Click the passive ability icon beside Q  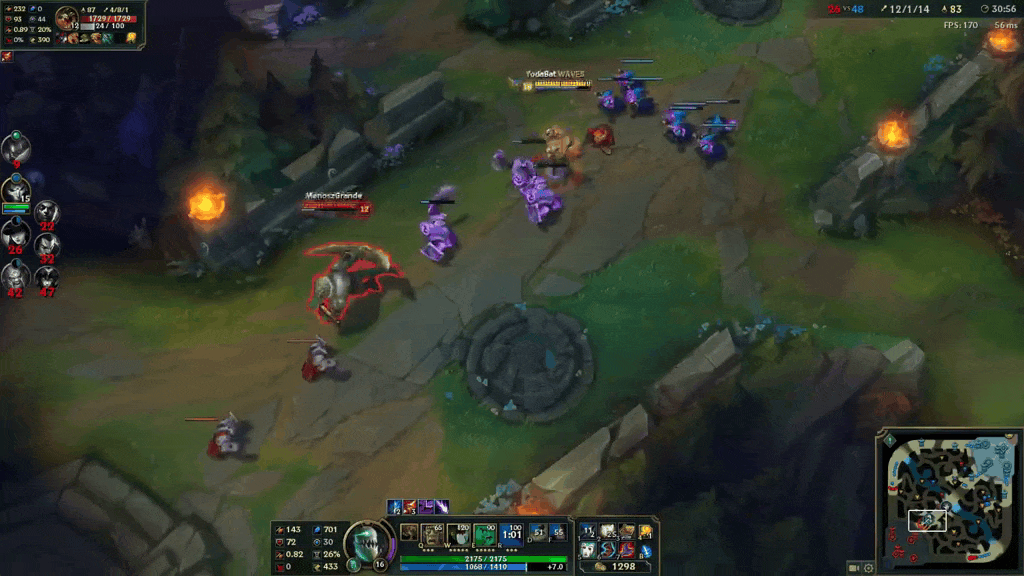point(410,532)
